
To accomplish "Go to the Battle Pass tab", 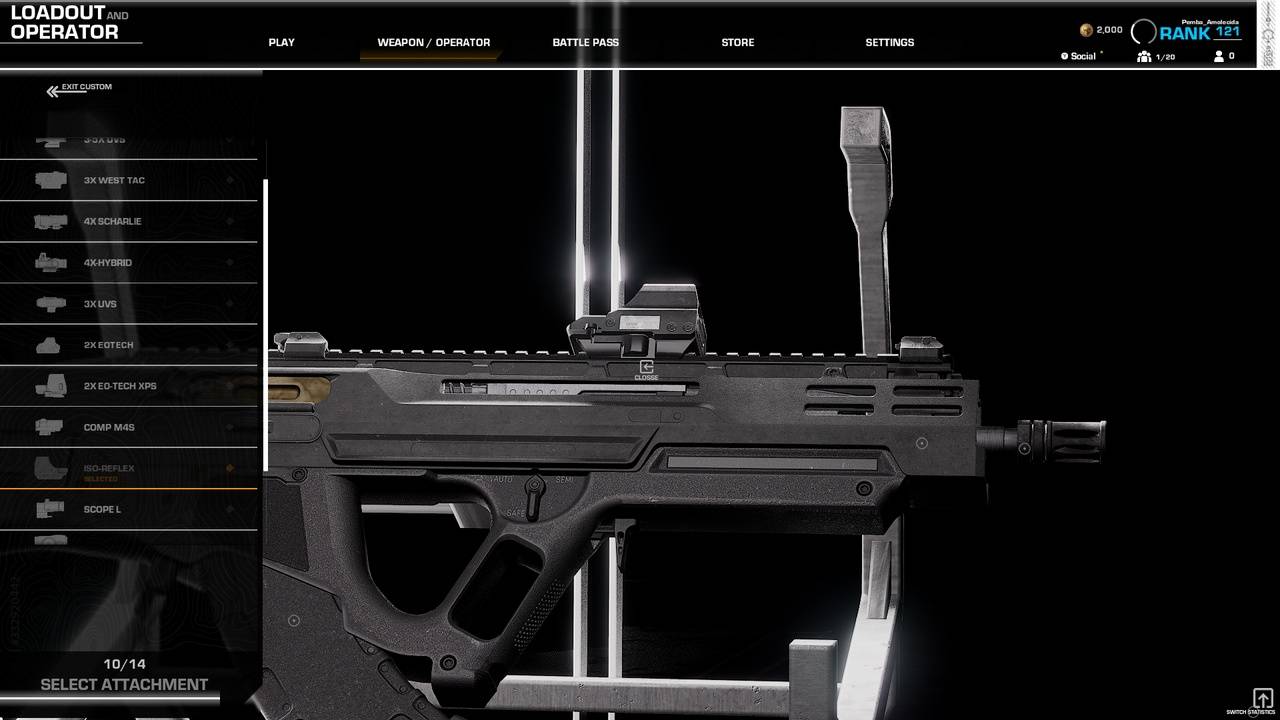I will coord(585,43).
